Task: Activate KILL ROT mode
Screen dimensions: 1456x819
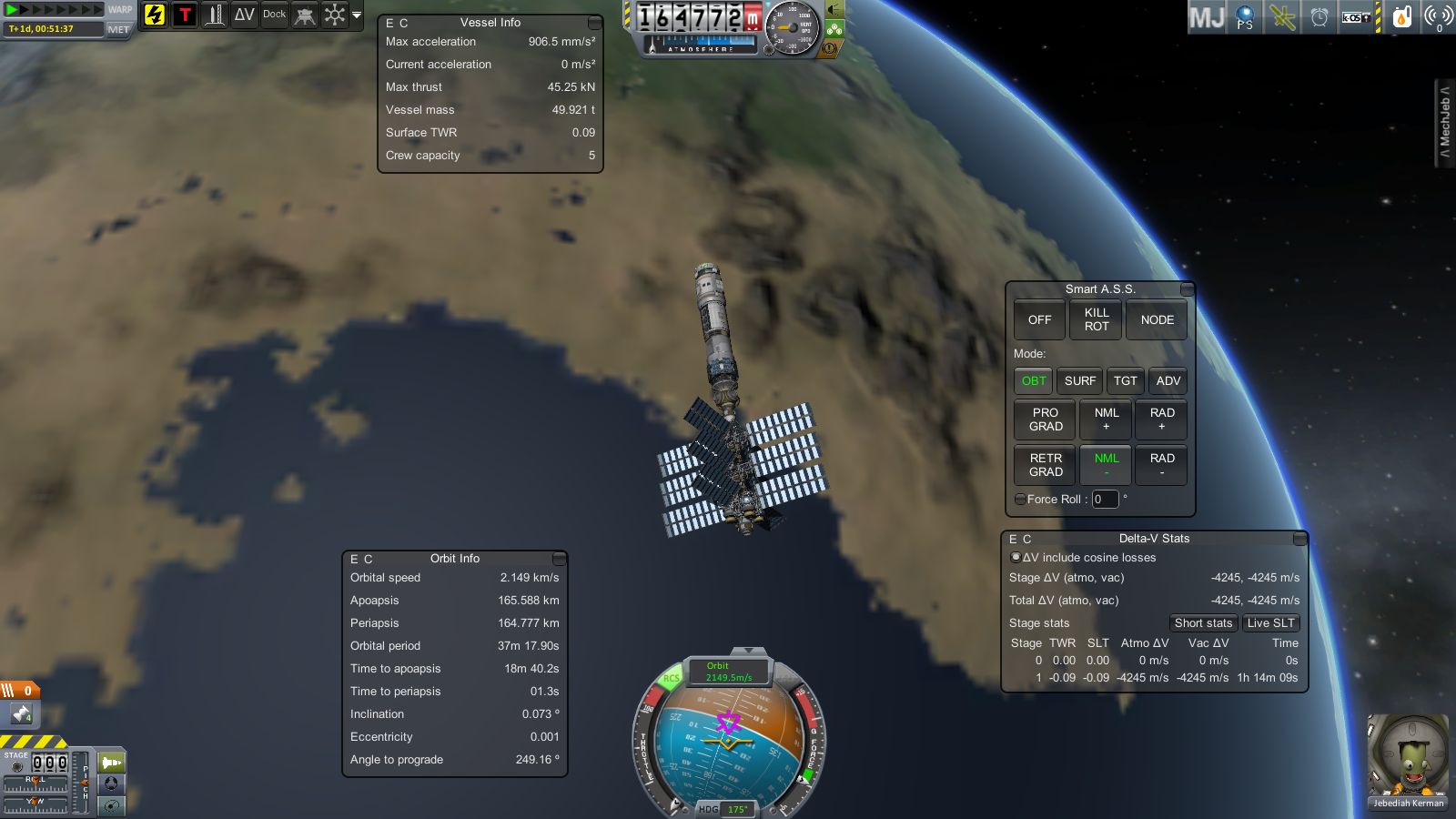Action: [x=1096, y=320]
